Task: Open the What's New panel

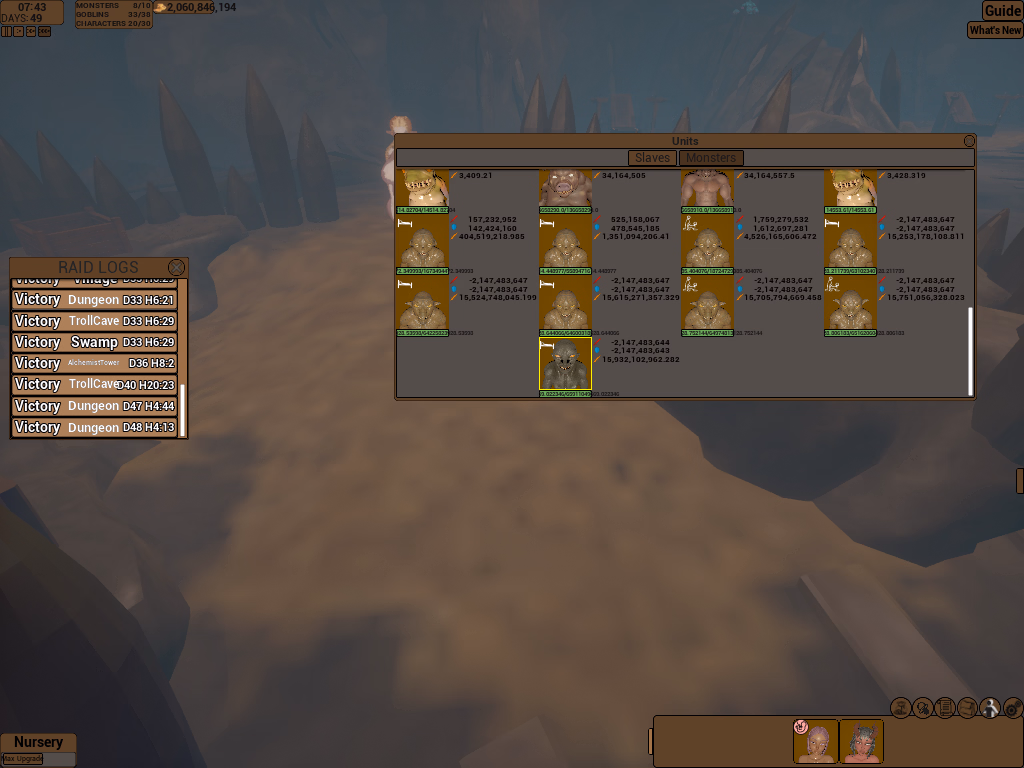Action: pos(995,30)
